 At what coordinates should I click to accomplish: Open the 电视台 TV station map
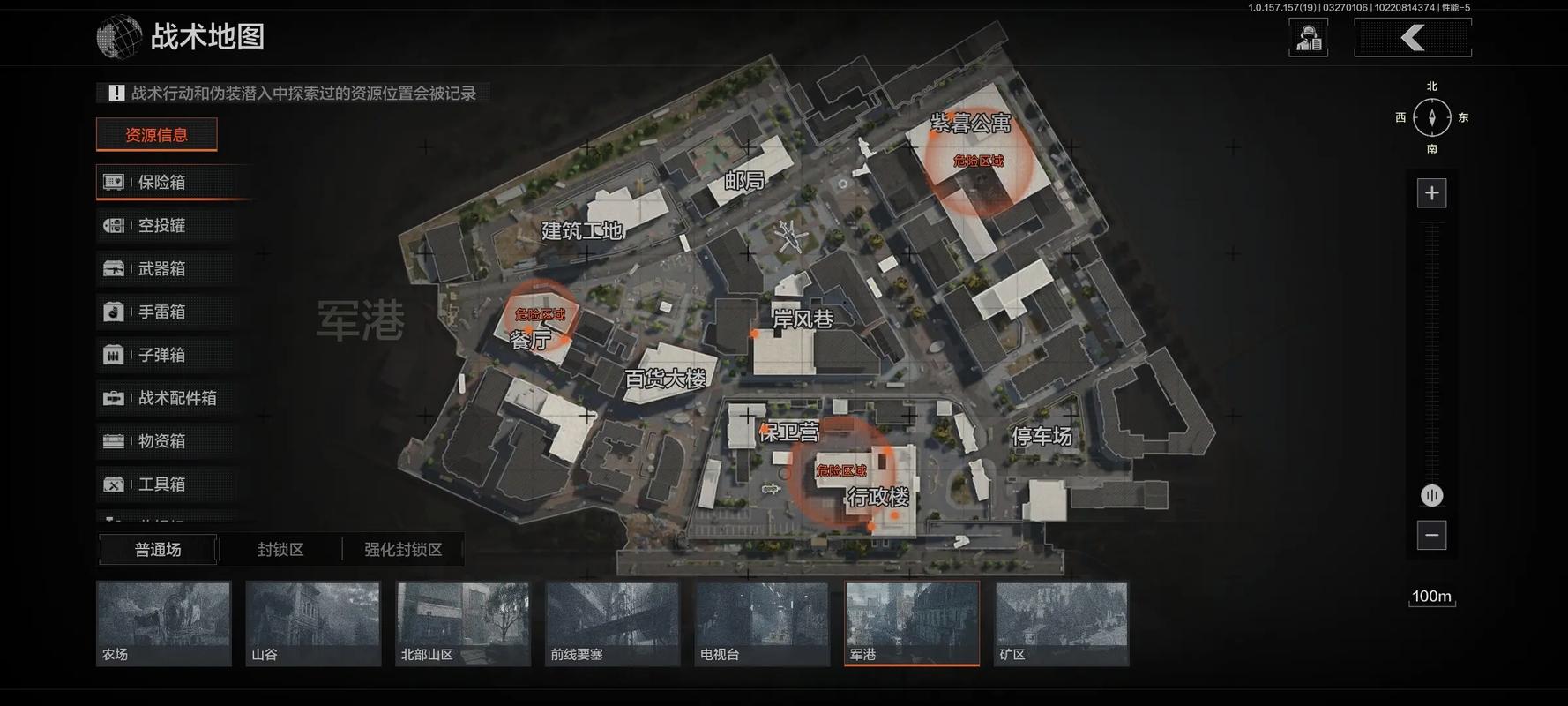(762, 623)
